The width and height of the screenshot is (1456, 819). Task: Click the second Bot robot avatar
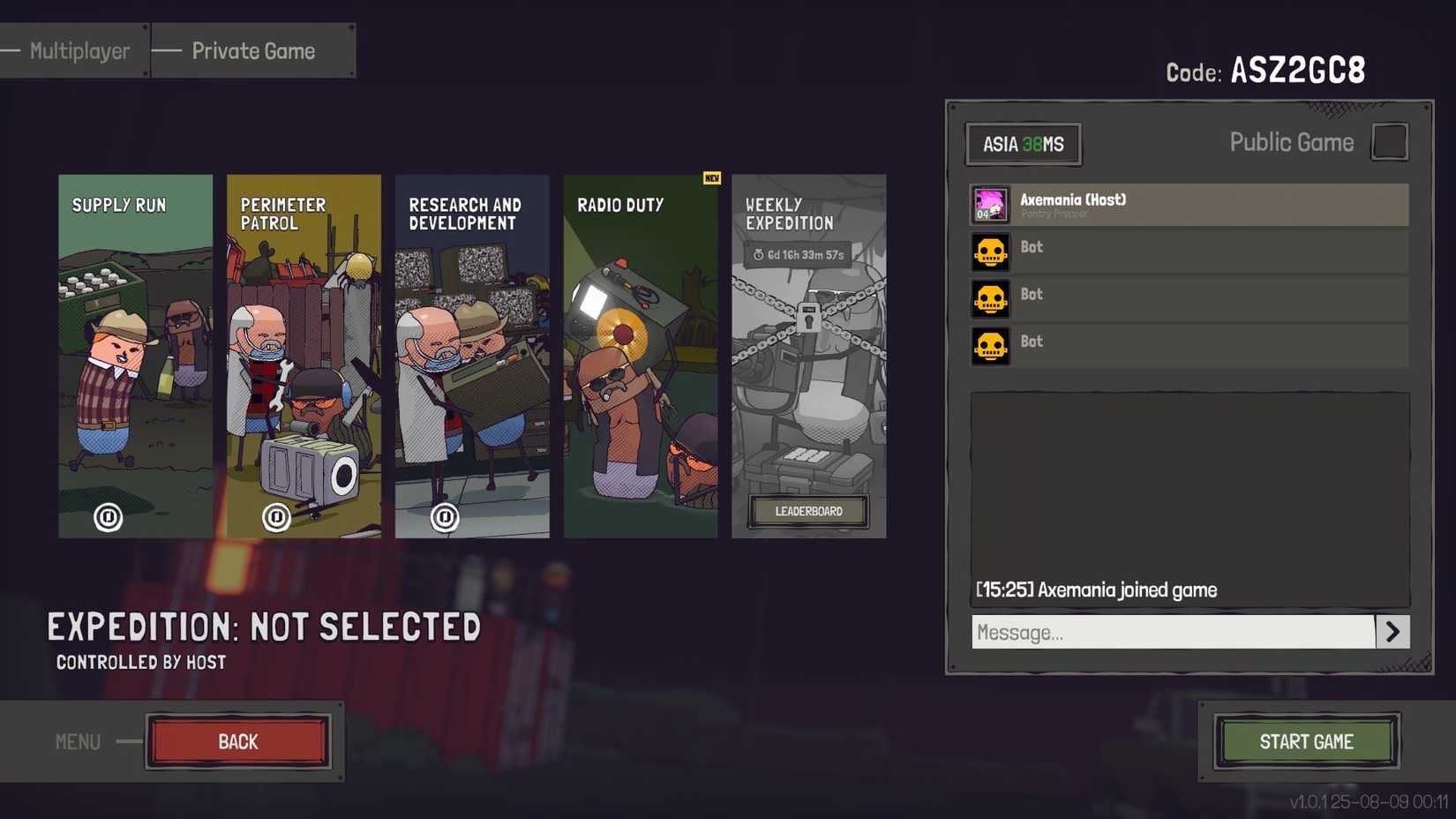click(x=990, y=299)
